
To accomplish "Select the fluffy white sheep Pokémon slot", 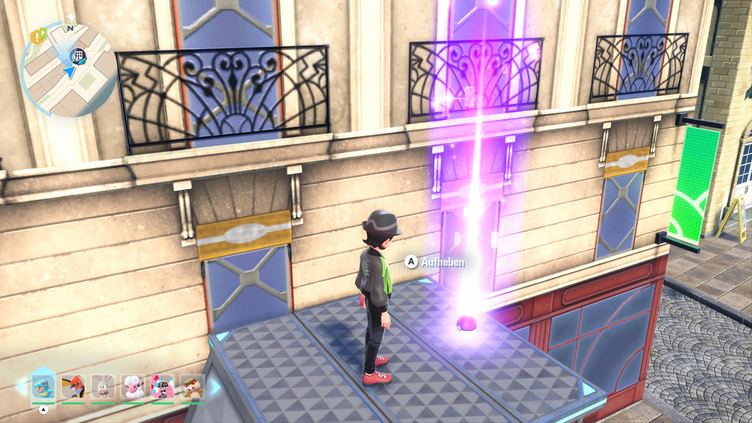I will click(x=132, y=386).
